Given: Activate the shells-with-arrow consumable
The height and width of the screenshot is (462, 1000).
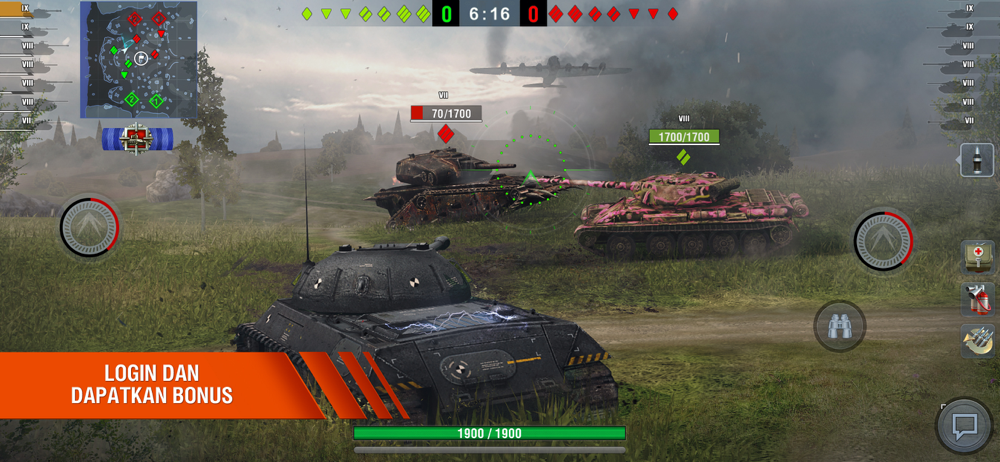Looking at the screenshot, I should 976,340.
